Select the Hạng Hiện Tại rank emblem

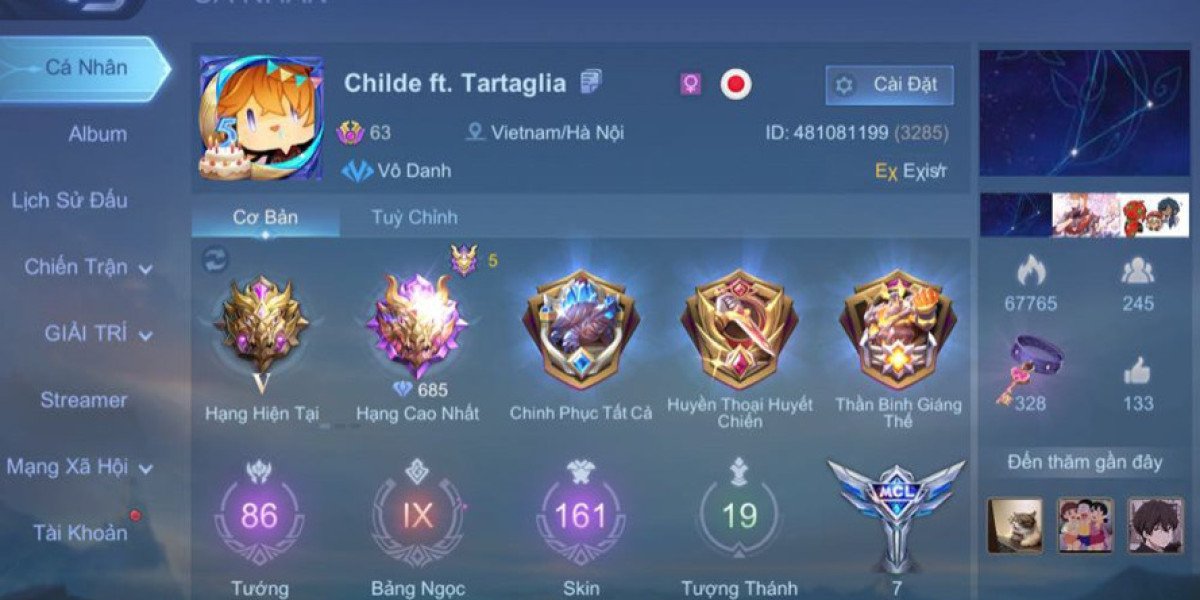(261, 323)
